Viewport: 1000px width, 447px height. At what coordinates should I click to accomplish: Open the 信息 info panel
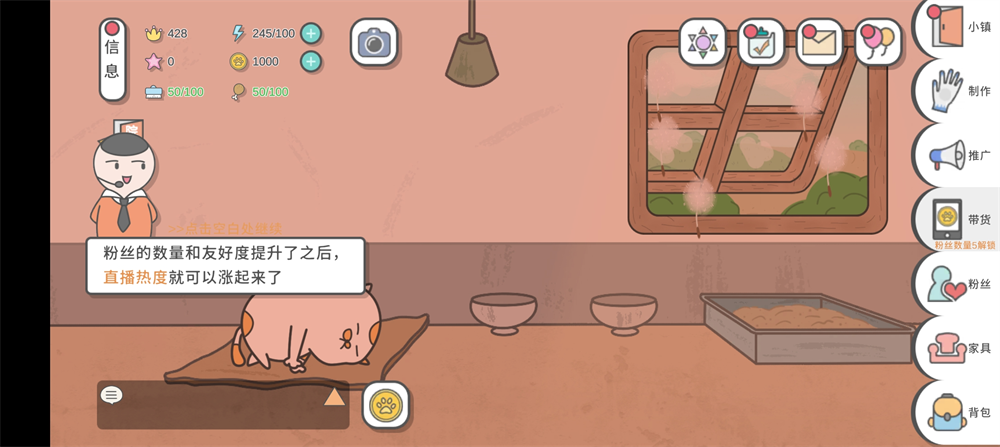(112, 60)
